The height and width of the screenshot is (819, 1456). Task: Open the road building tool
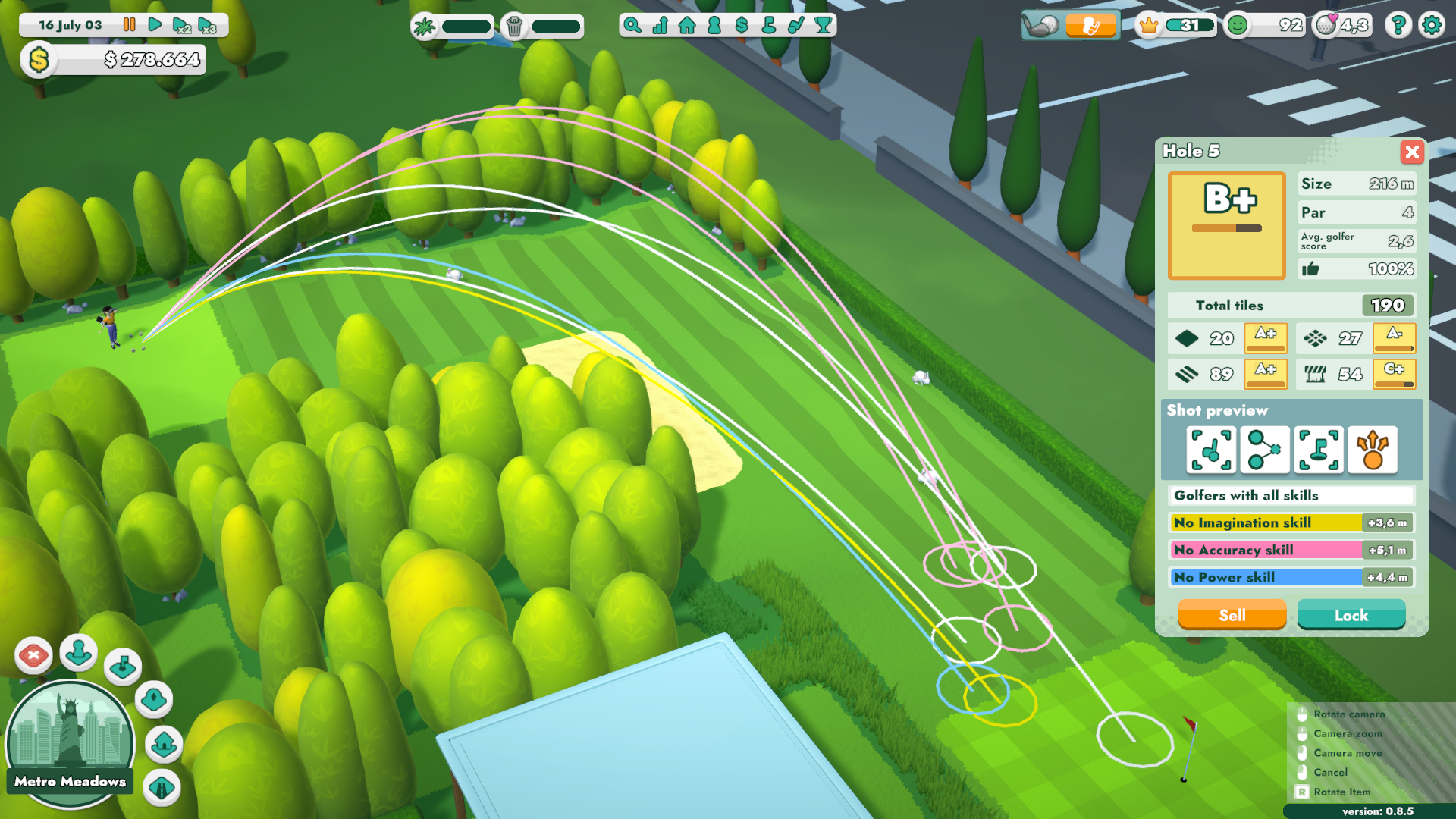(x=161, y=787)
